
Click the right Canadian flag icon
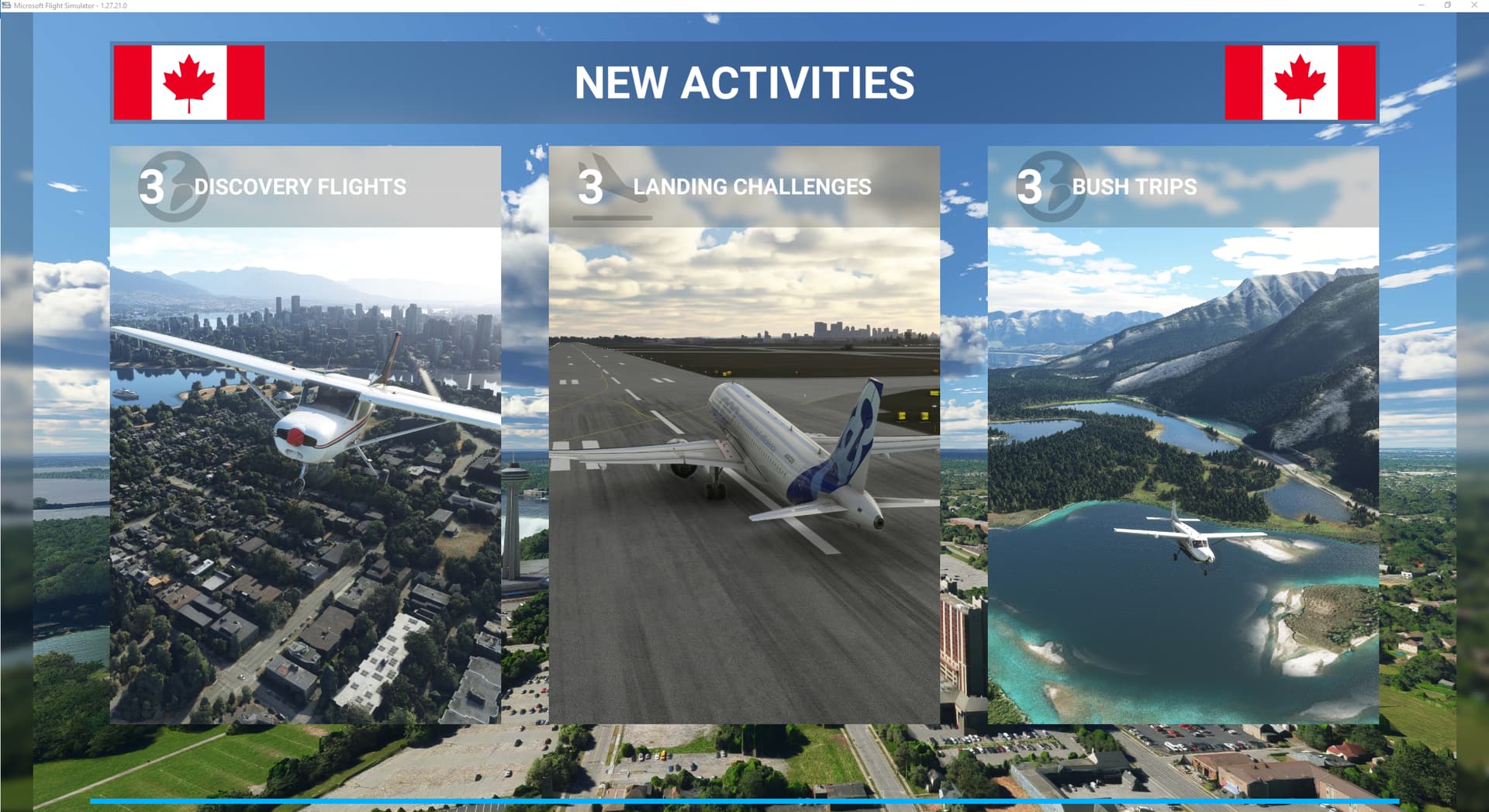(x=1301, y=82)
